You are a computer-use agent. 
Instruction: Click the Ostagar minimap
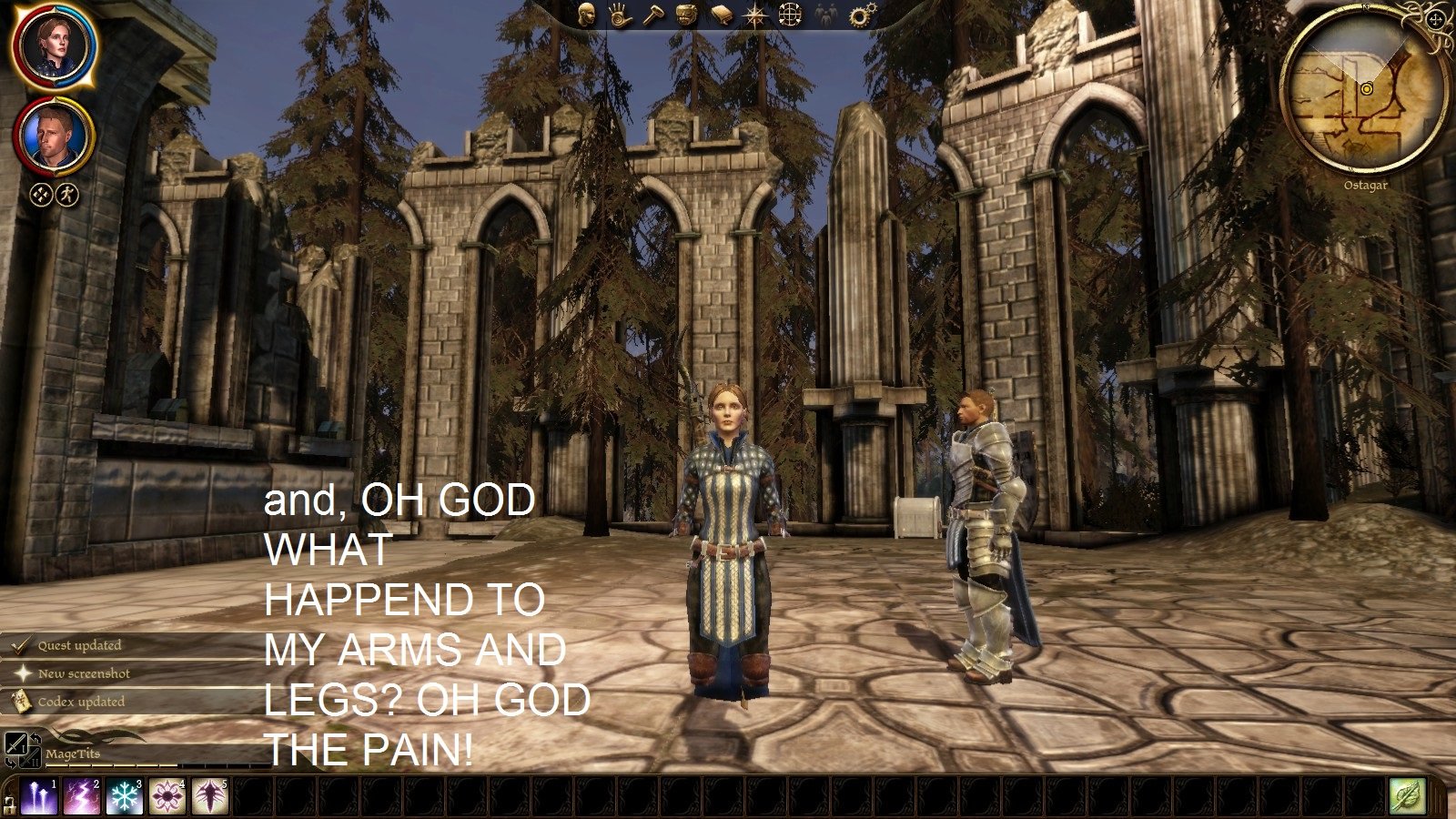[x=1365, y=89]
